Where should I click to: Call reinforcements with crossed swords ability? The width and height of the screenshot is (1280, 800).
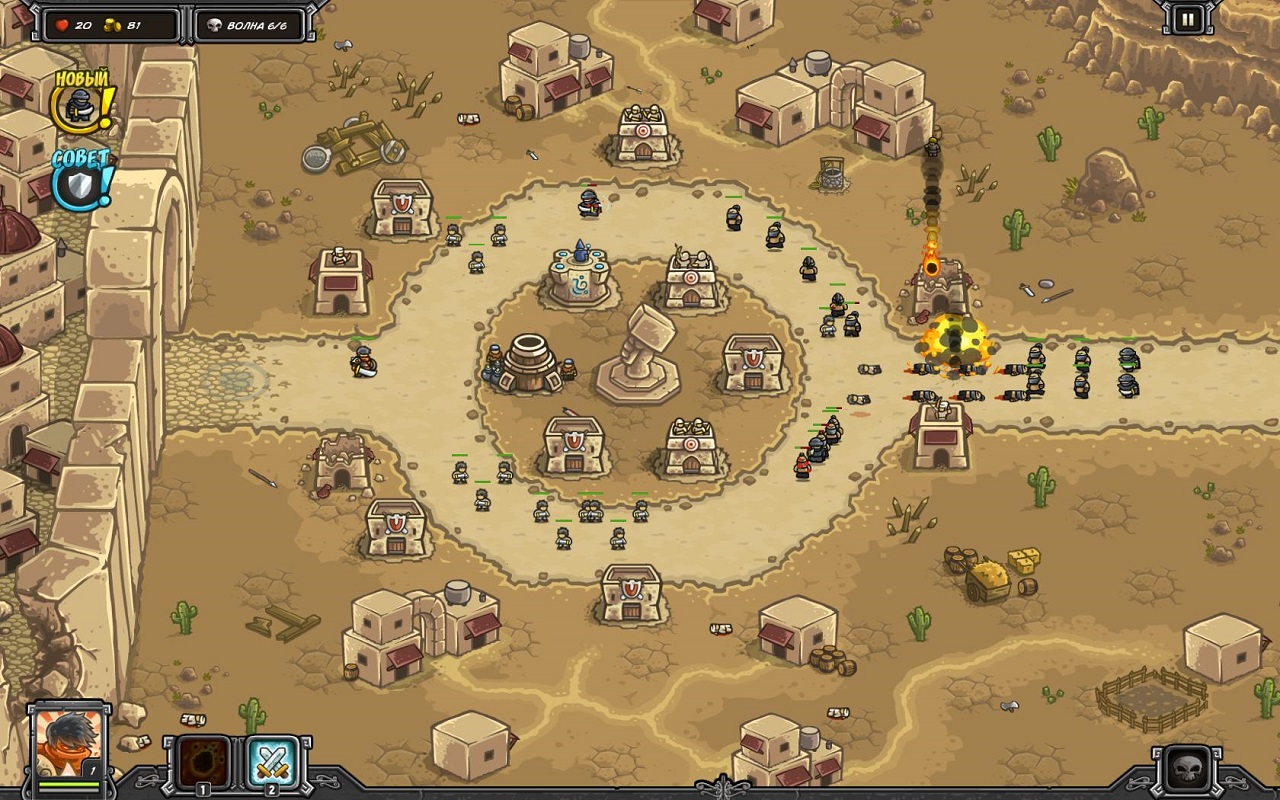pos(270,763)
